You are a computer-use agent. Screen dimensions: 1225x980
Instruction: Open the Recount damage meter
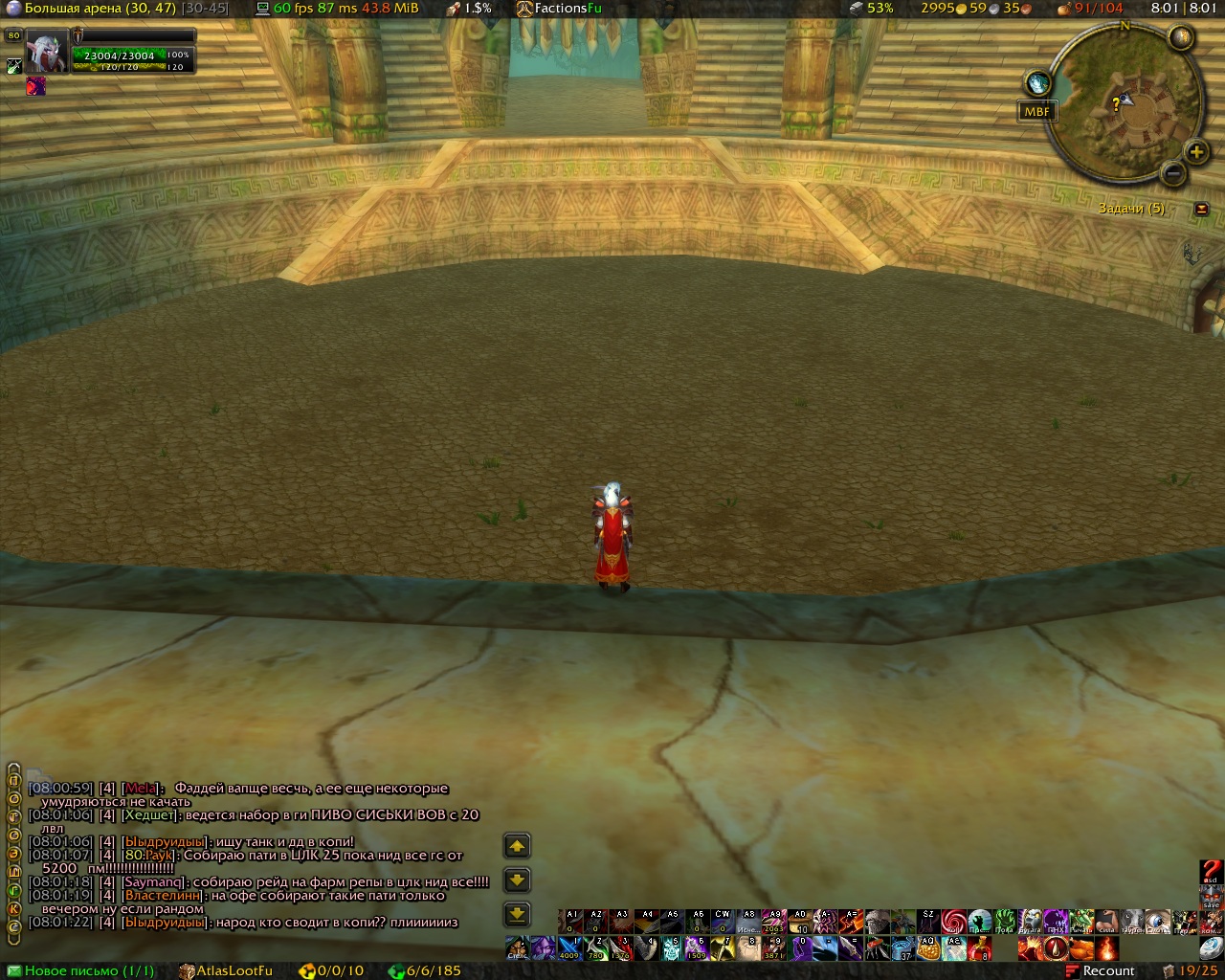tap(1101, 970)
